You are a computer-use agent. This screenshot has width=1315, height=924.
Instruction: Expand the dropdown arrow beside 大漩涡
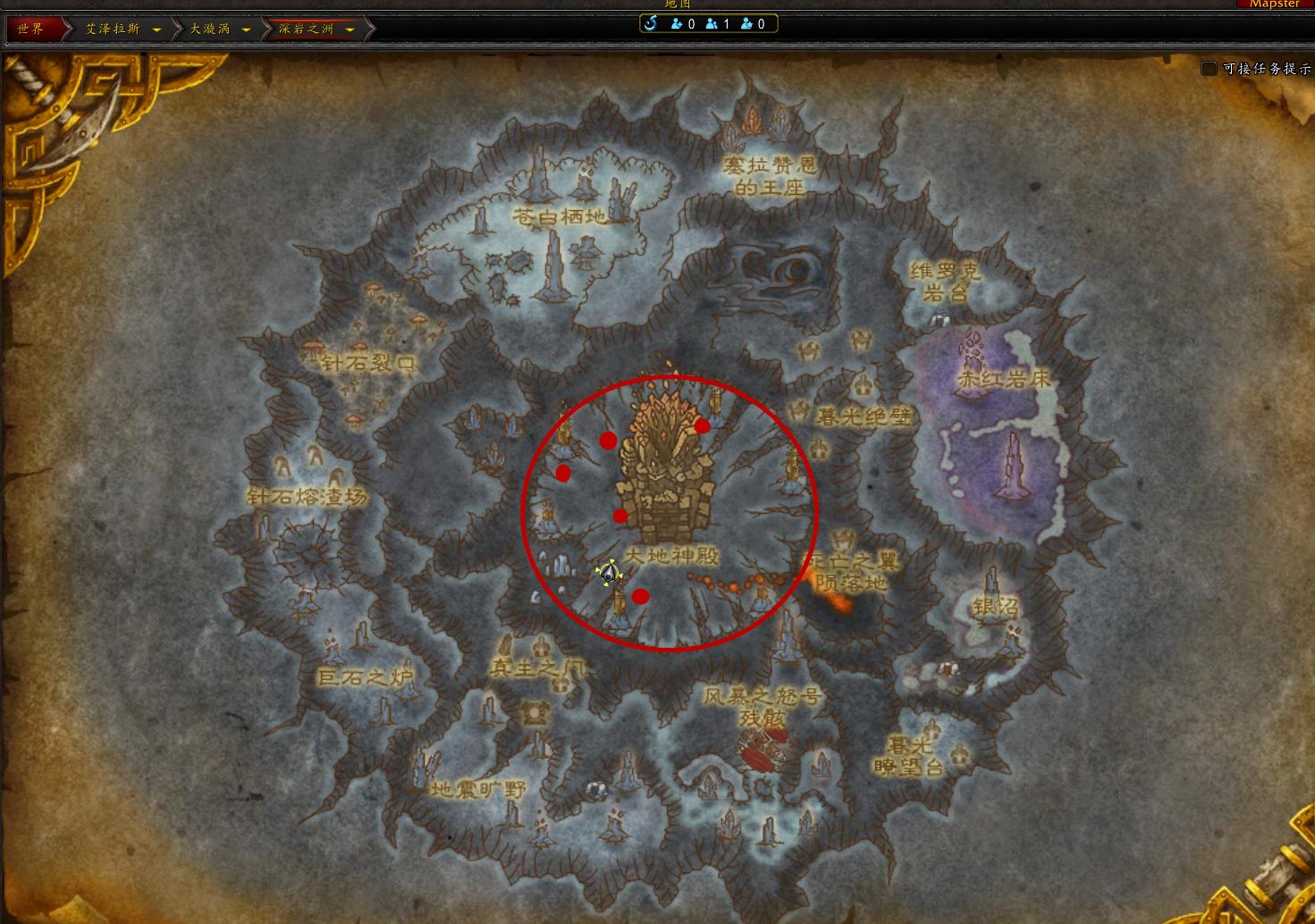tap(246, 29)
